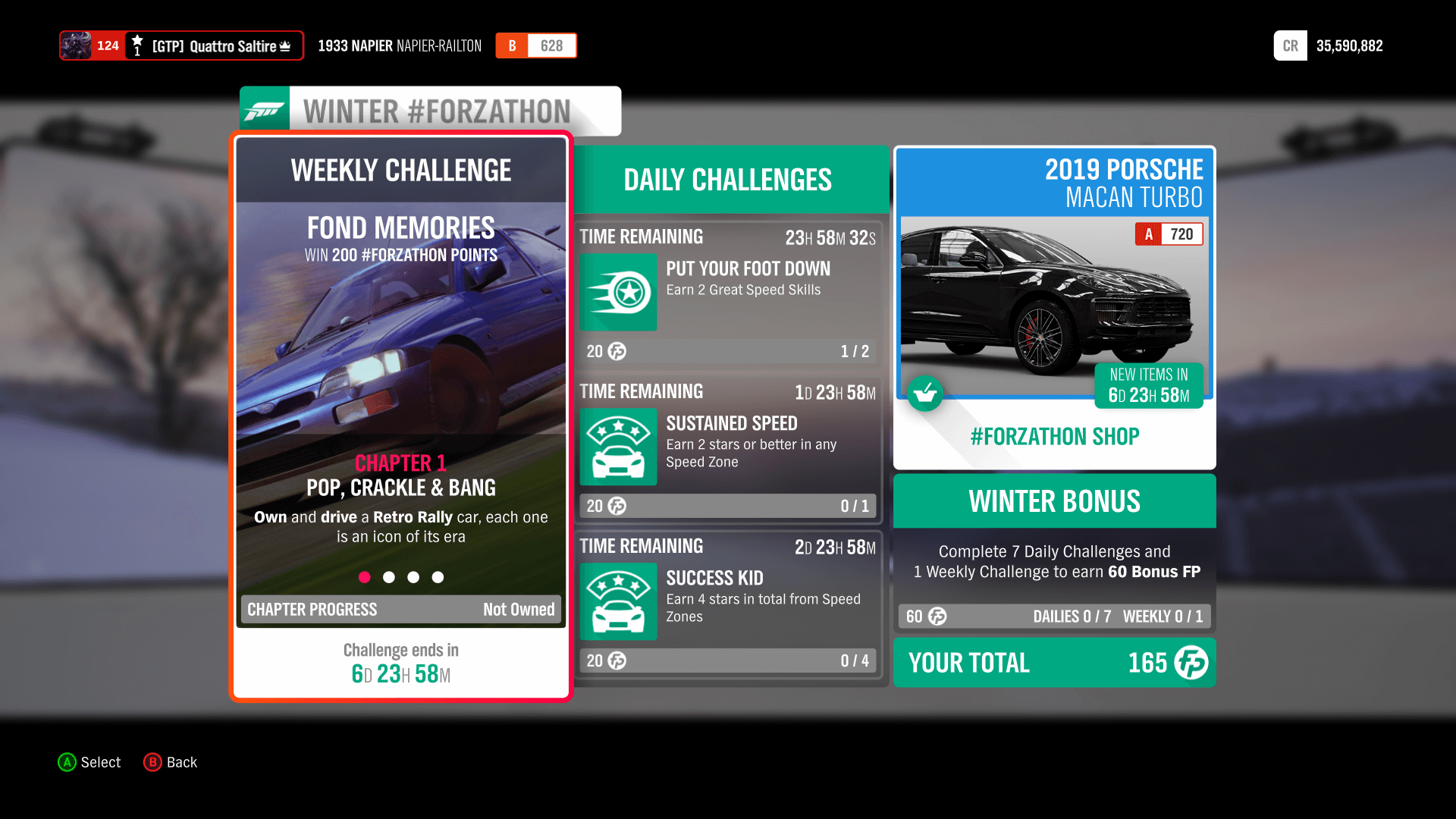Viewport: 1456px width, 819px height.
Task: Open the #Forzathon Shop link
Action: point(1054,436)
